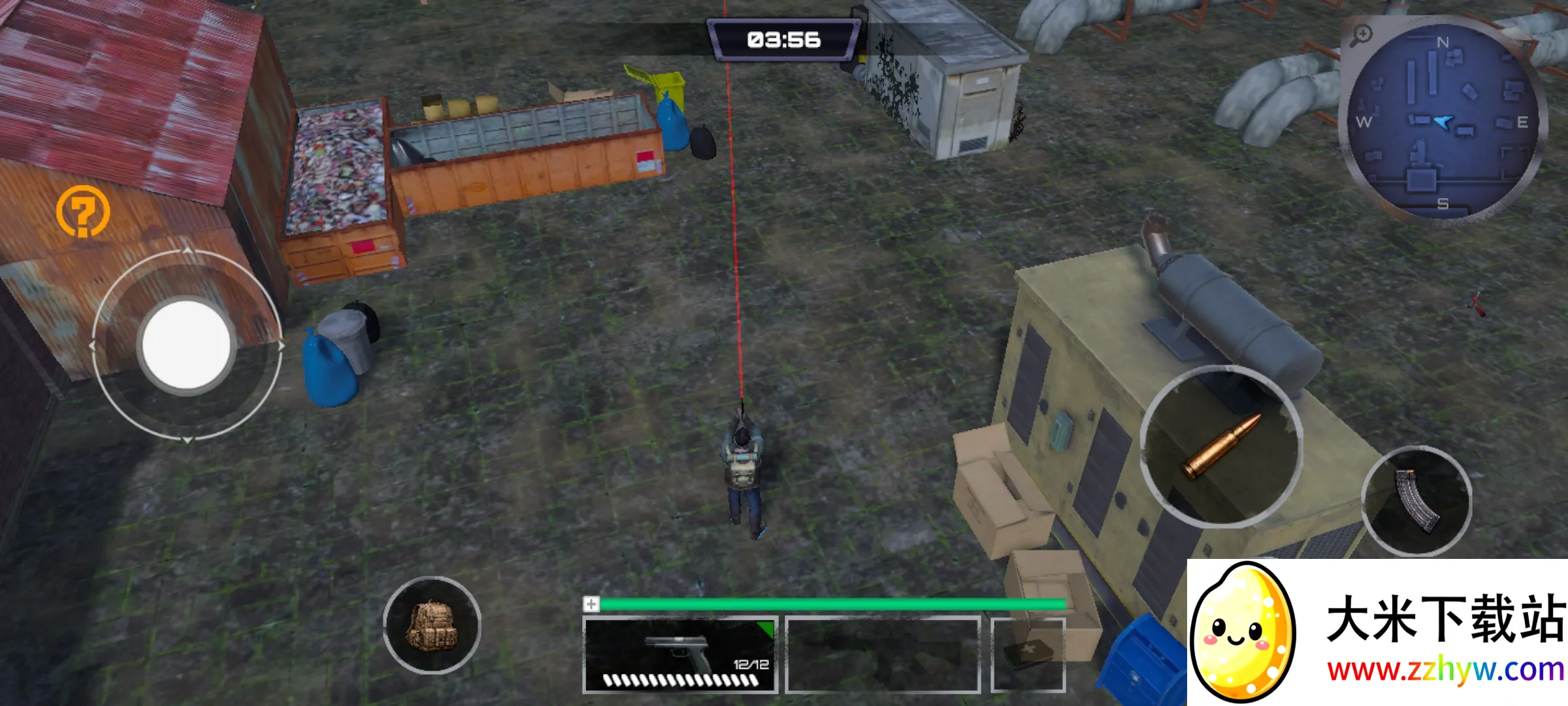The width and height of the screenshot is (1568, 706).
Task: Tap the orange question mark help icon
Action: (83, 211)
